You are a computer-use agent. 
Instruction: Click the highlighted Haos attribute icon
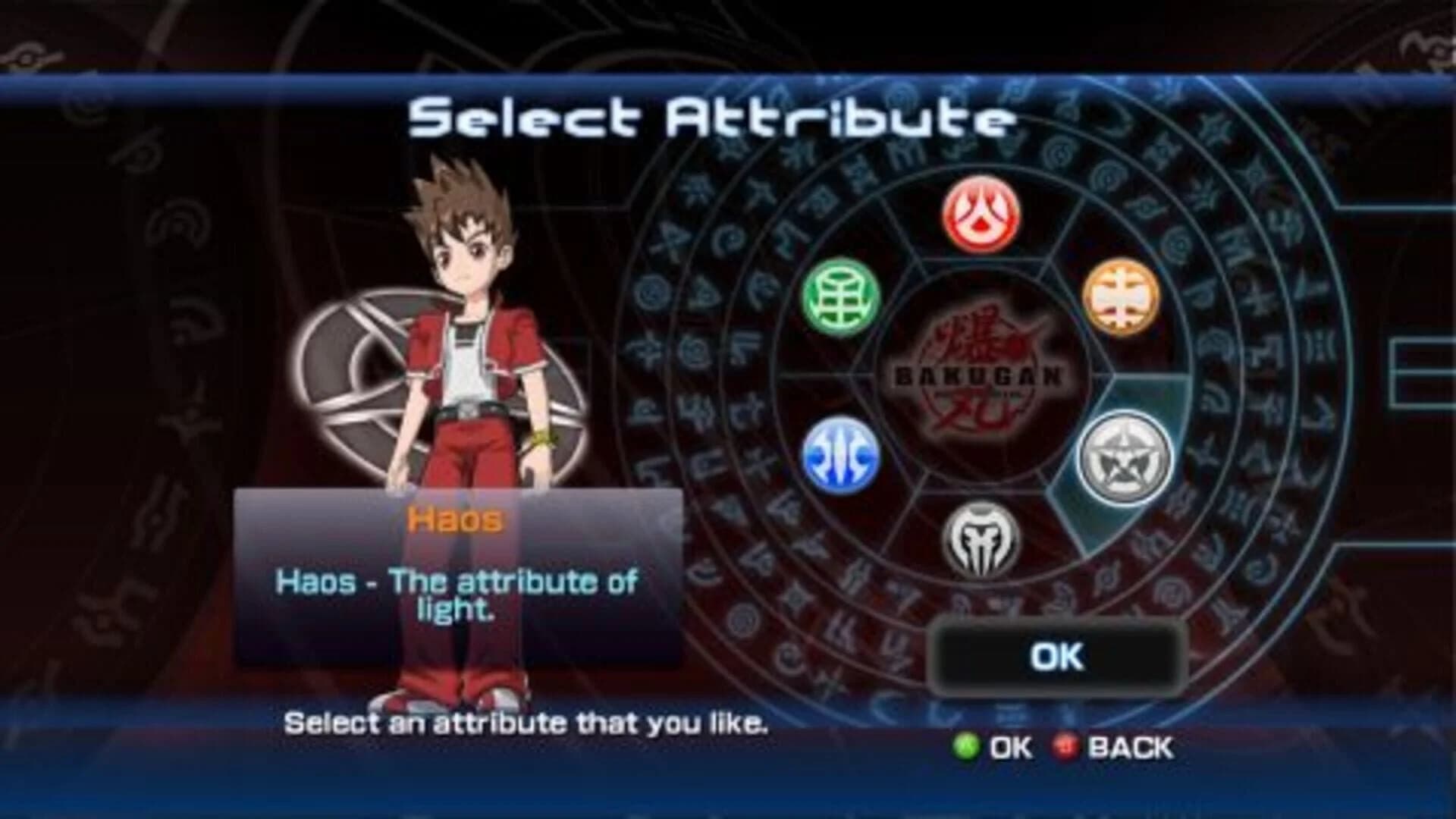point(1125,455)
